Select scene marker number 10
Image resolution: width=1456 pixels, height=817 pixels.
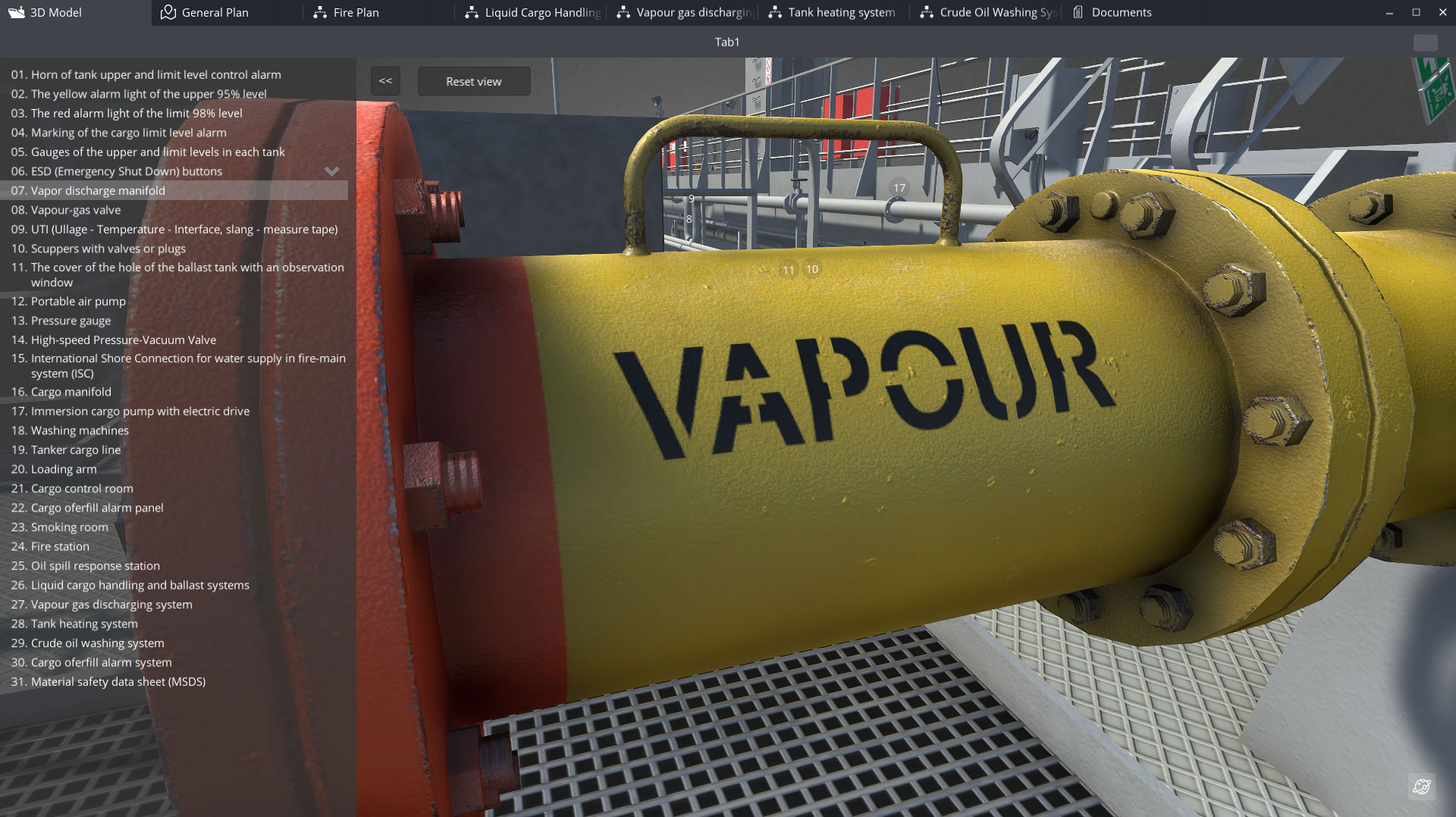pos(812,269)
